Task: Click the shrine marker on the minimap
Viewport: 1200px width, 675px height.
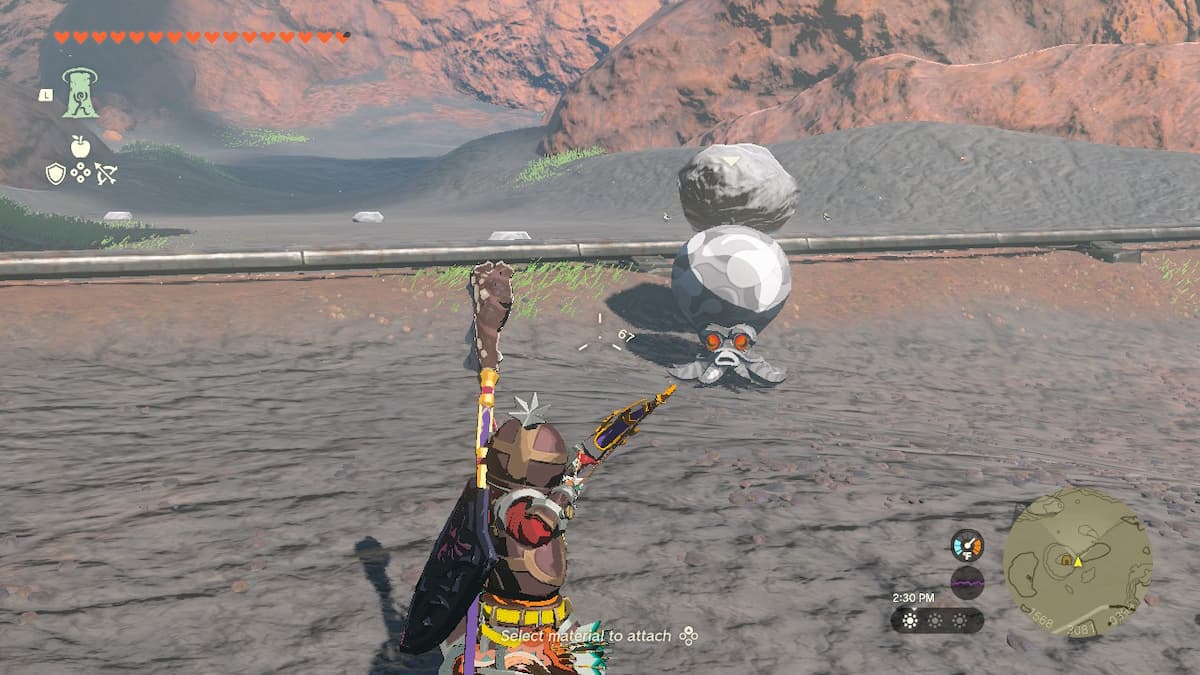Action: 1065,559
